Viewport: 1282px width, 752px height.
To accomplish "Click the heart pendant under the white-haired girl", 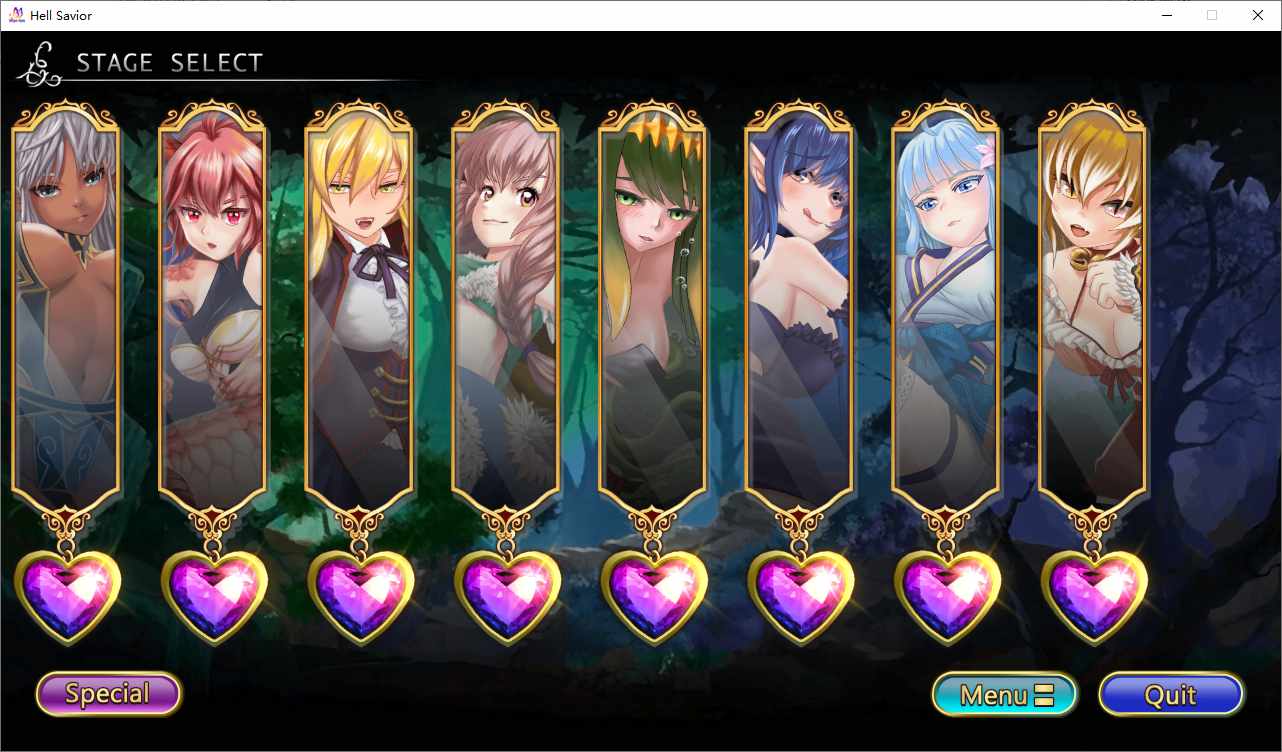I will coord(67,594).
